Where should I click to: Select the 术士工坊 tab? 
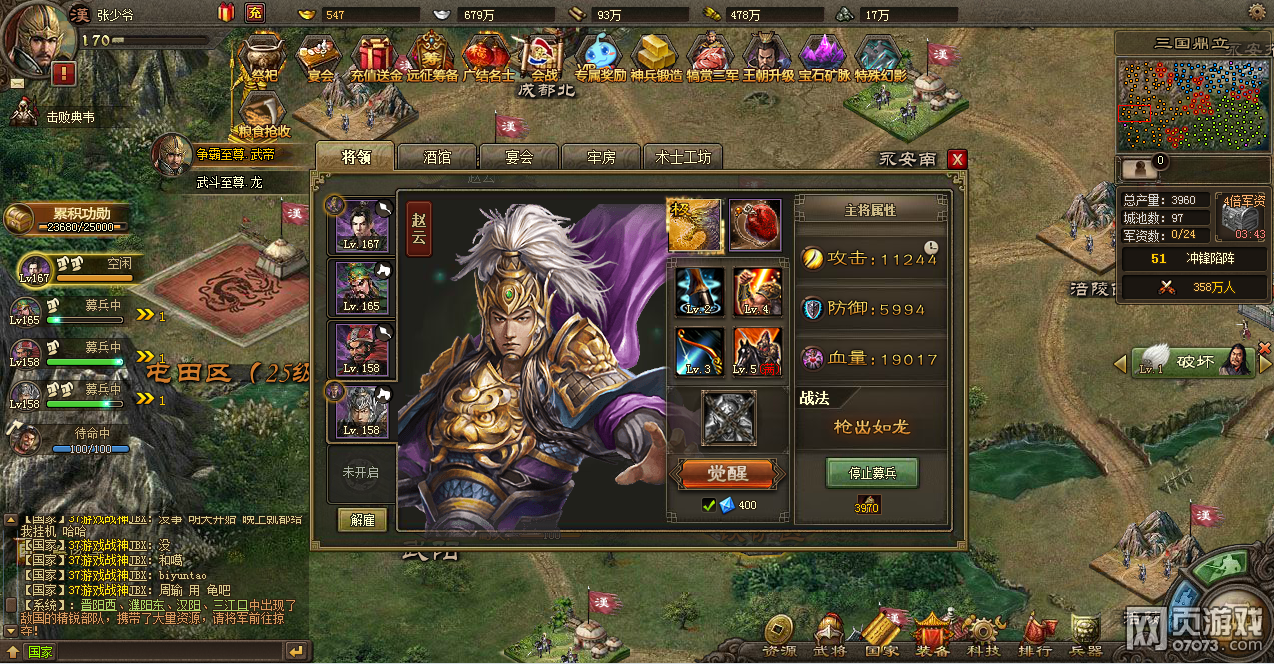point(683,157)
